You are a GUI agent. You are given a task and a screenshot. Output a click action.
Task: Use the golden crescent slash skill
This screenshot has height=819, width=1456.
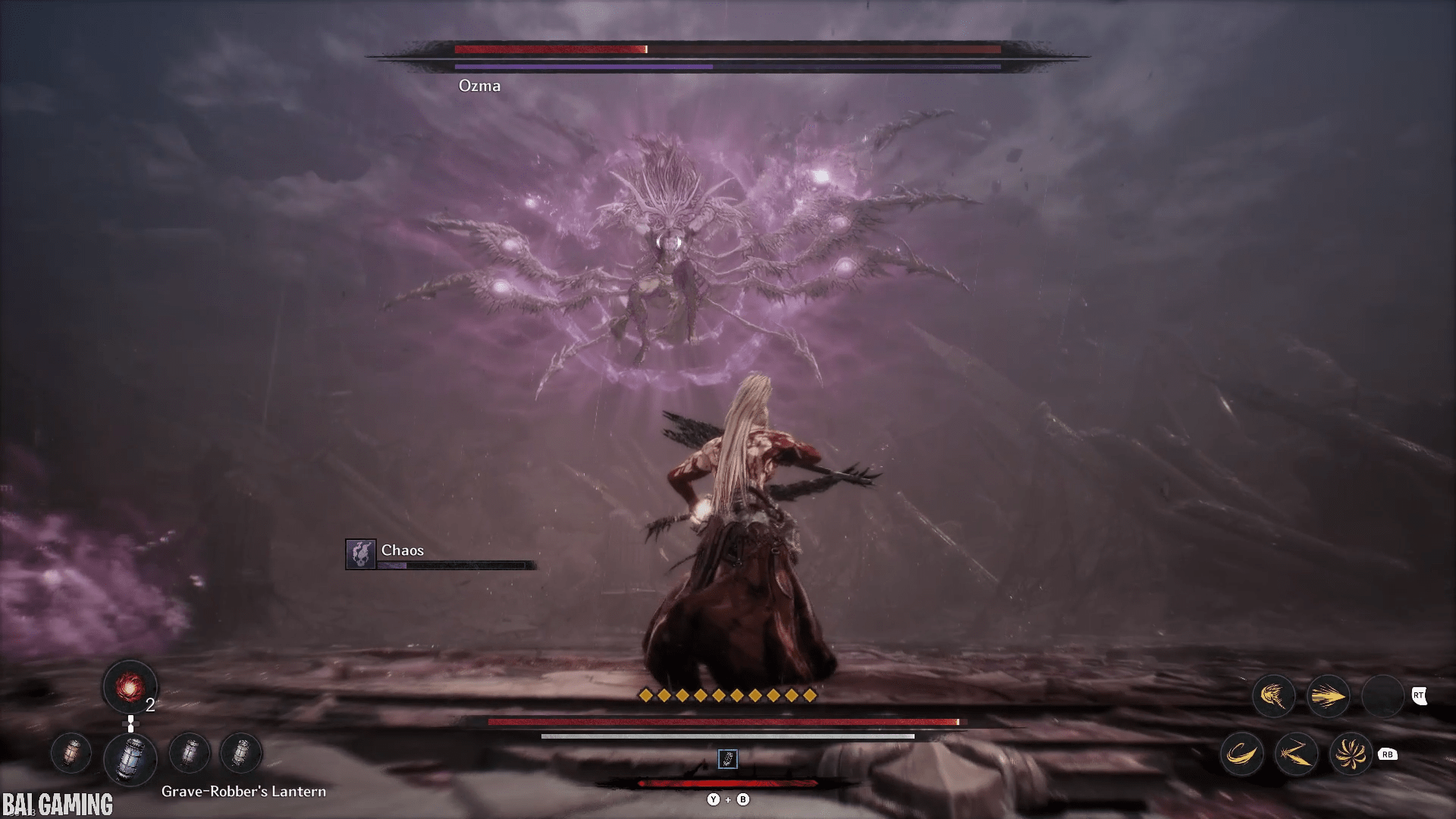click(1241, 754)
